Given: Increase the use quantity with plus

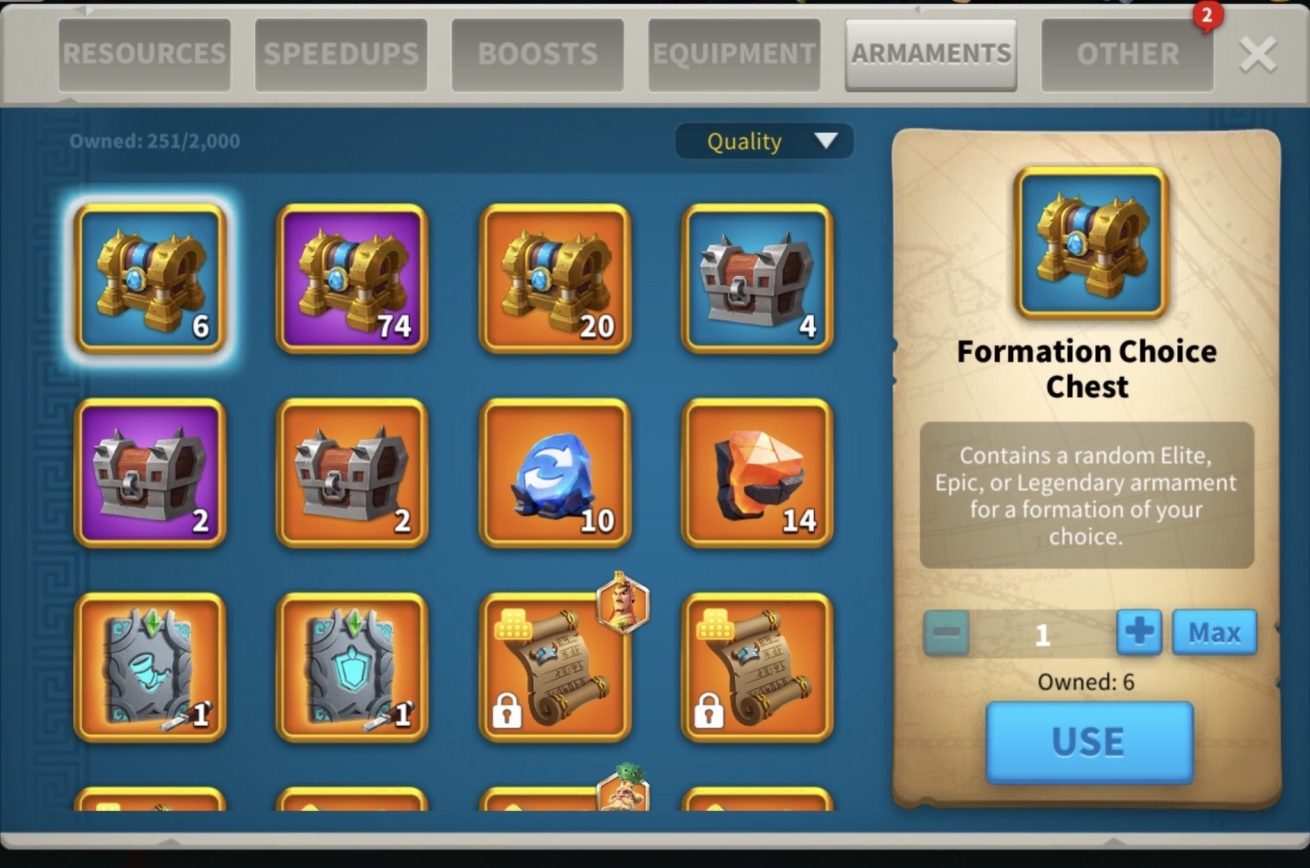Looking at the screenshot, I should tap(1139, 632).
